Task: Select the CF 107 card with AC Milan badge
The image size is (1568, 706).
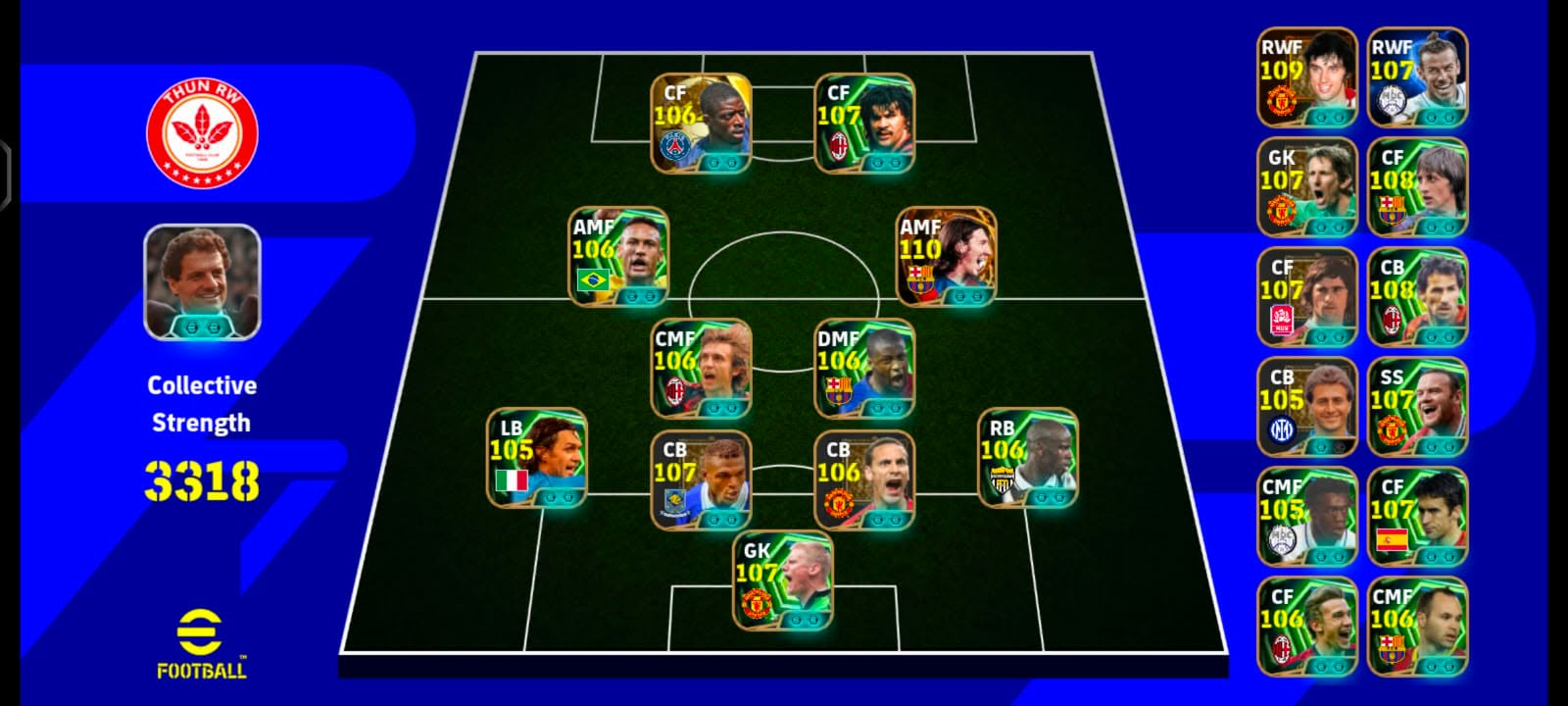Action: pos(864,124)
